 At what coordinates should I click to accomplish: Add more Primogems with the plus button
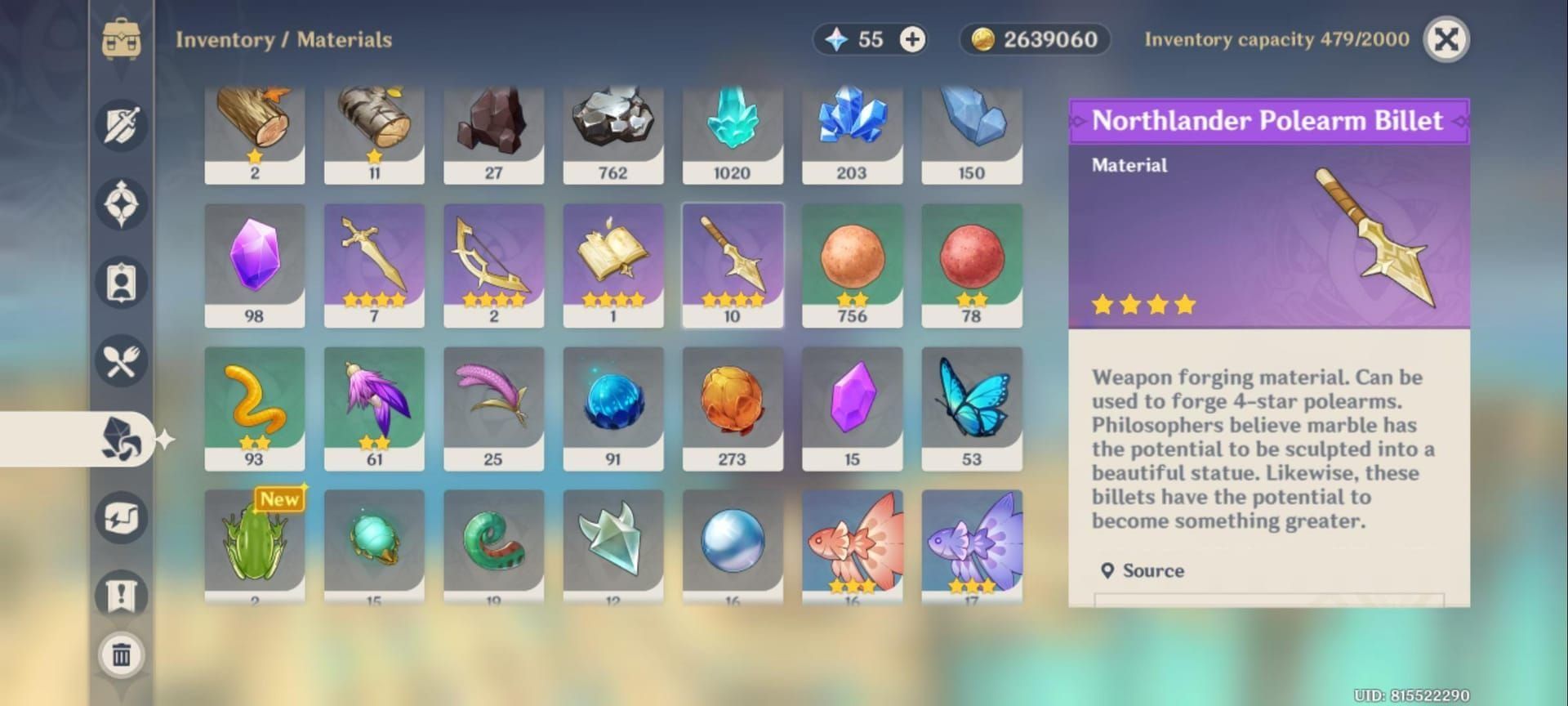click(x=912, y=39)
